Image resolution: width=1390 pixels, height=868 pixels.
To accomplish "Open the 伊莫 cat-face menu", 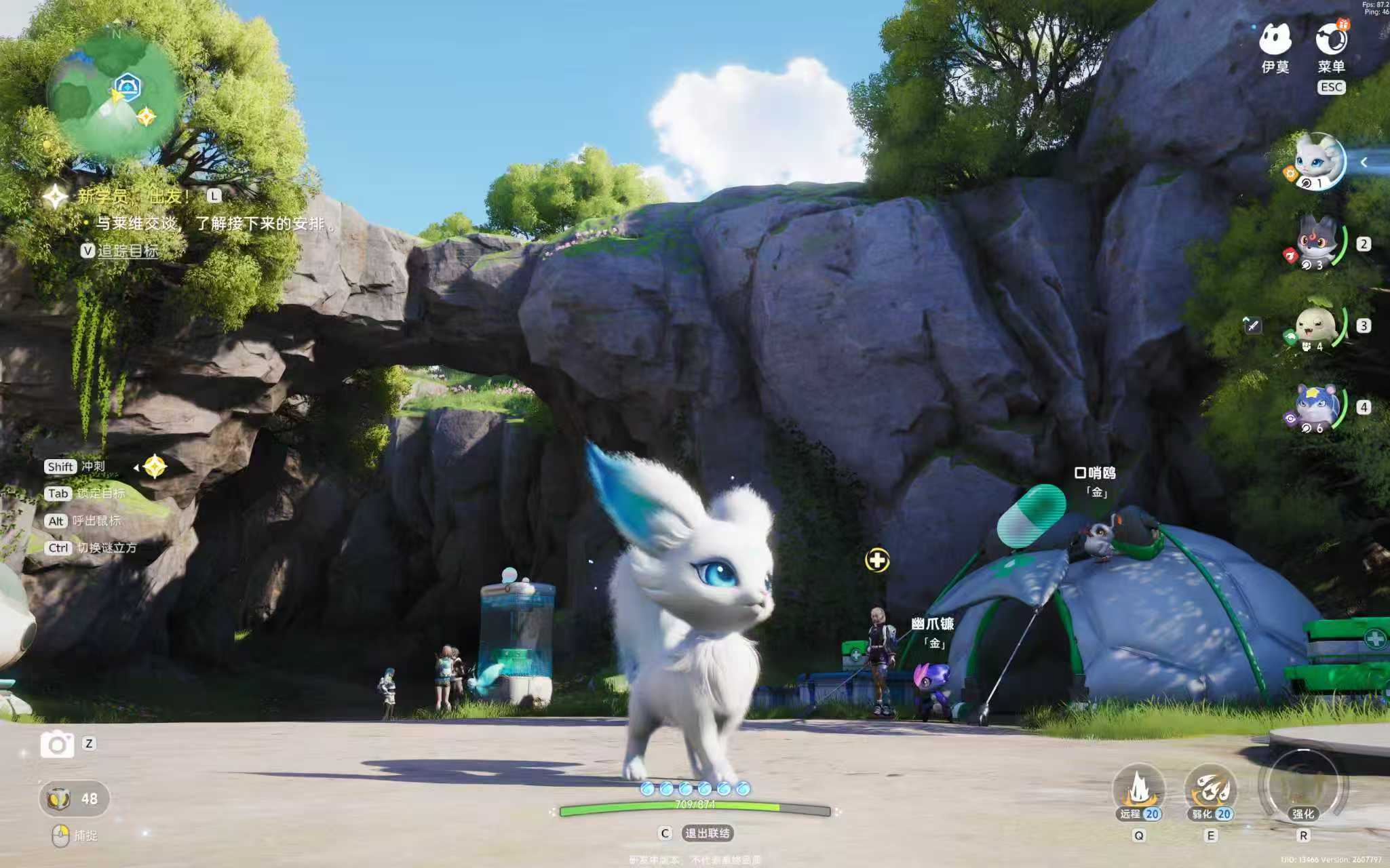I will click(1274, 41).
